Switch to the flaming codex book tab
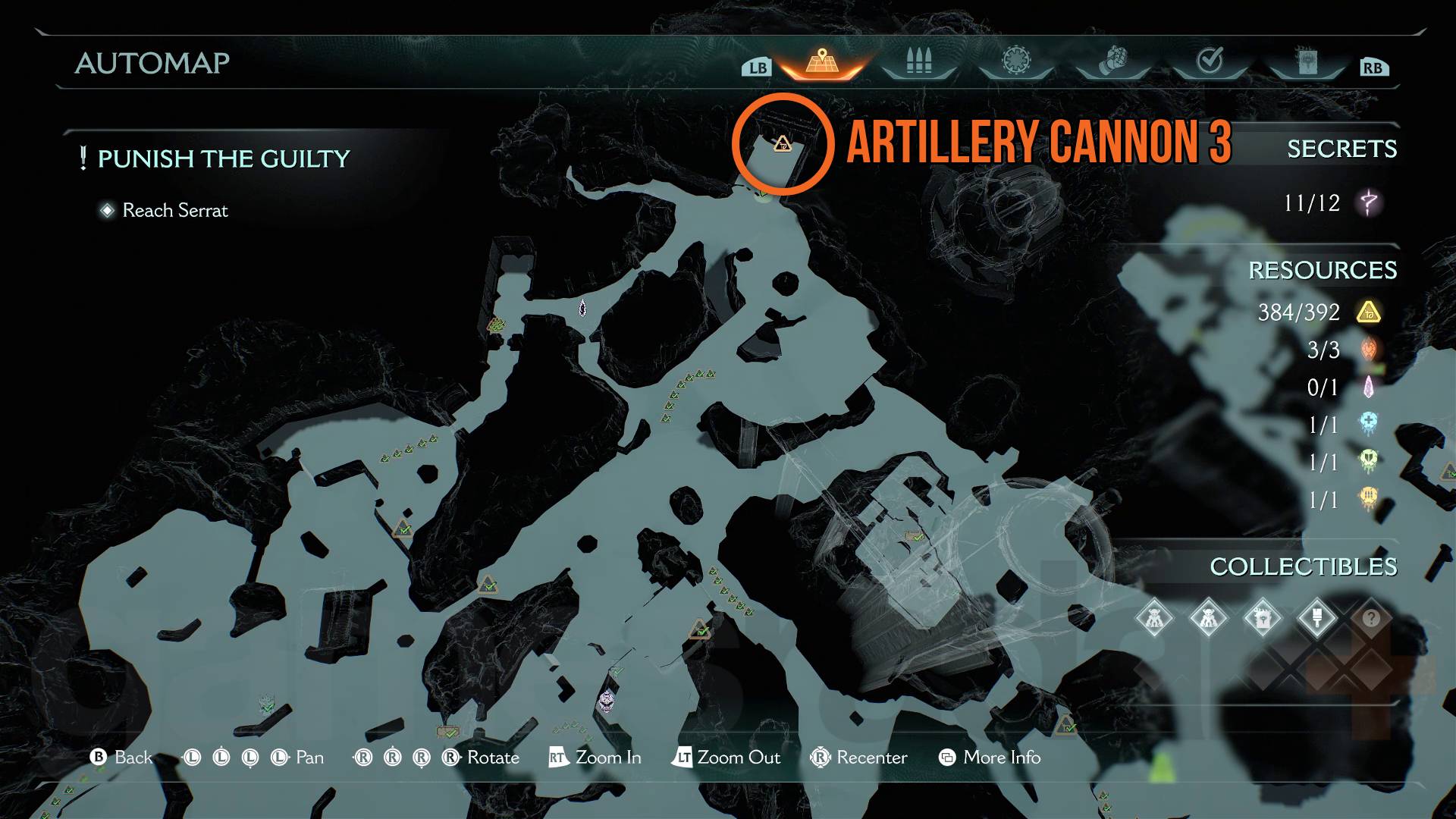 (1307, 61)
